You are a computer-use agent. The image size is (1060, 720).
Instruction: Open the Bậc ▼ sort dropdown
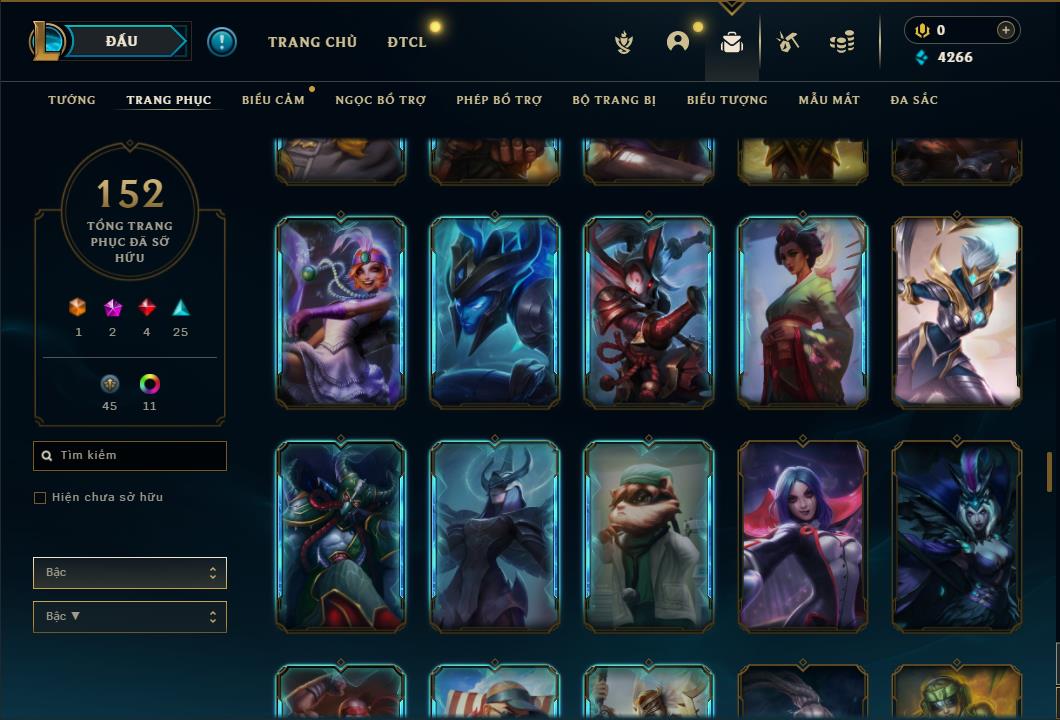click(x=130, y=617)
